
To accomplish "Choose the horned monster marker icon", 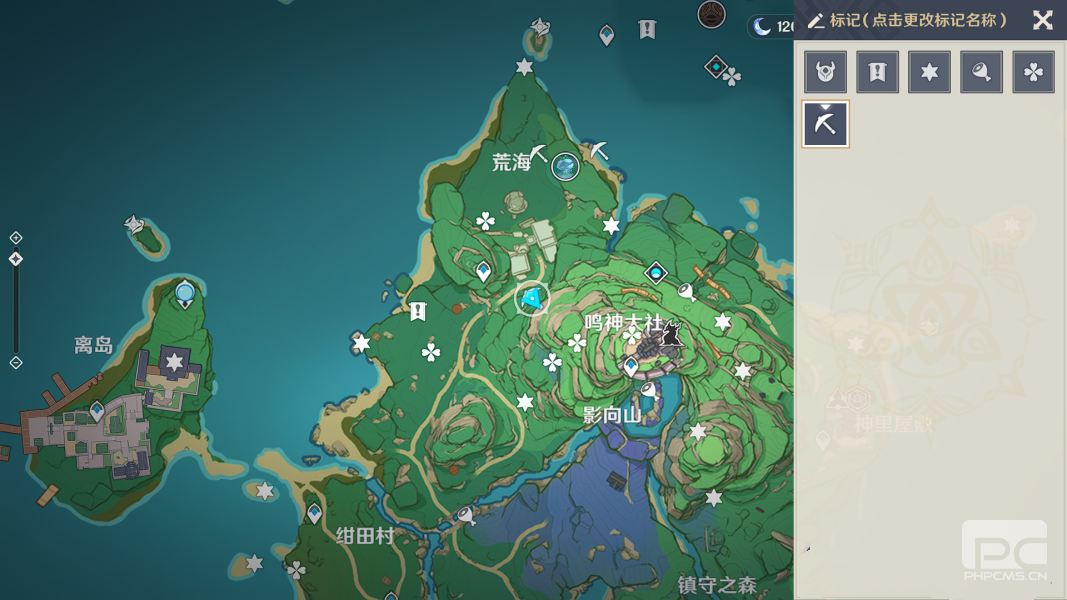I will (x=826, y=72).
